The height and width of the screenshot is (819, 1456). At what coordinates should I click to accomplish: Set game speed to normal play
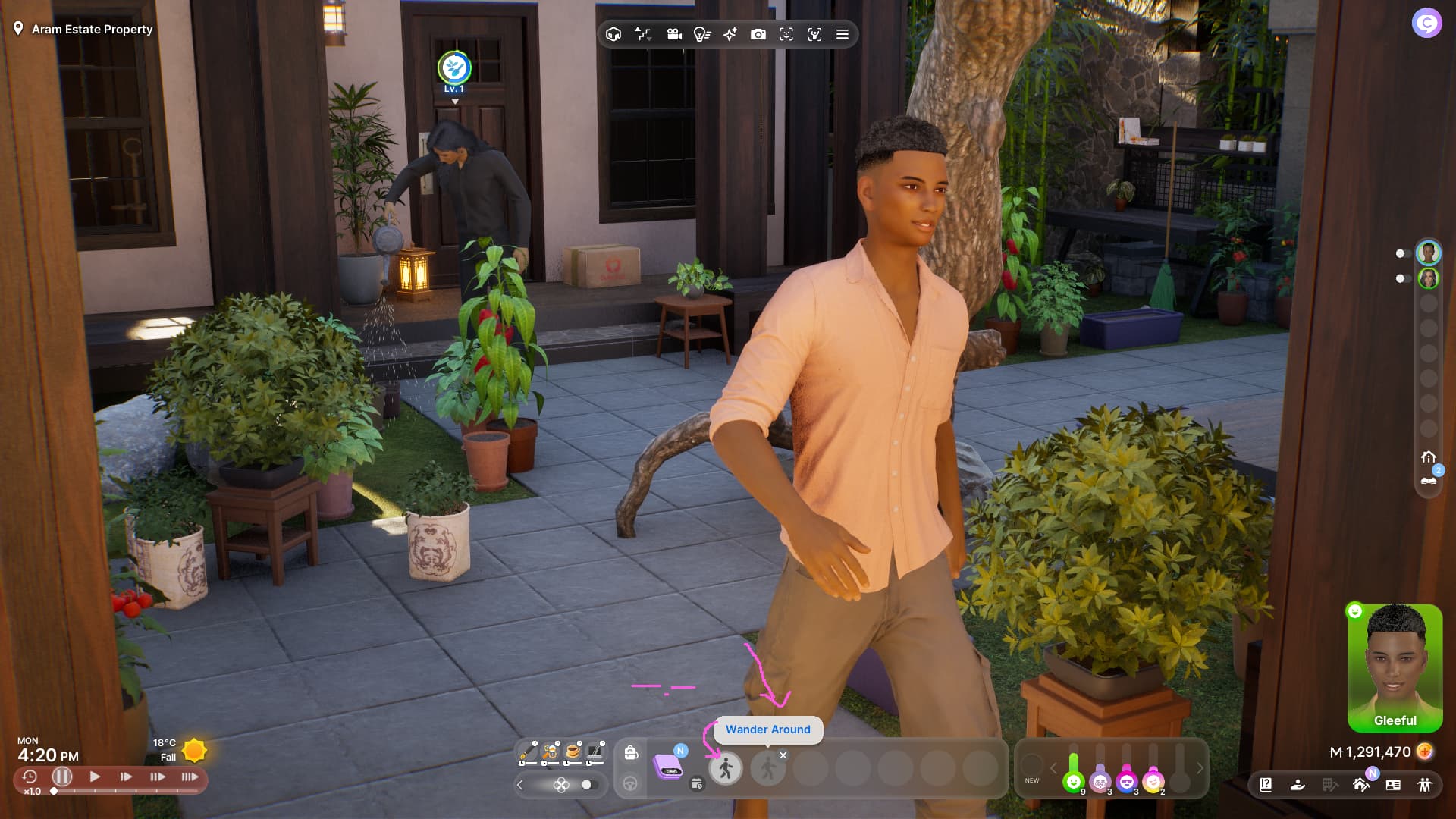95,777
